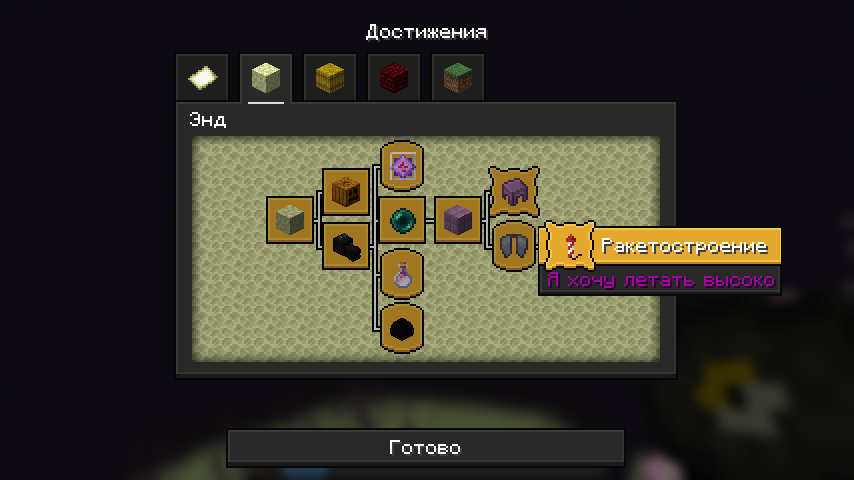Viewport: 854px width, 480px height.
Task: Select the purpur block advancement
Action: pyautogui.click(x=458, y=219)
